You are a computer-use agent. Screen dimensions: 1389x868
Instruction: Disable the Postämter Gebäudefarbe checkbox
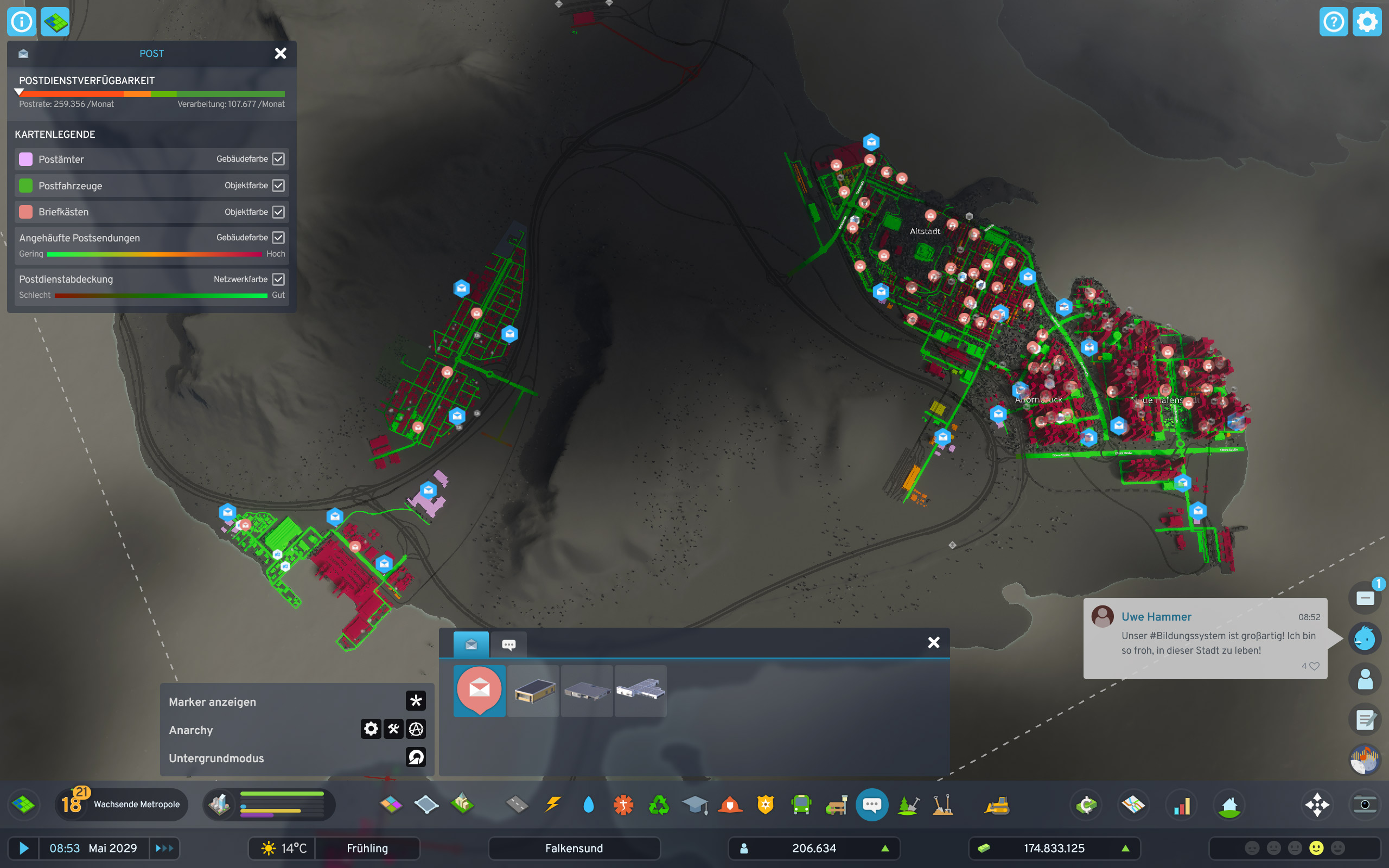pyautogui.click(x=278, y=159)
